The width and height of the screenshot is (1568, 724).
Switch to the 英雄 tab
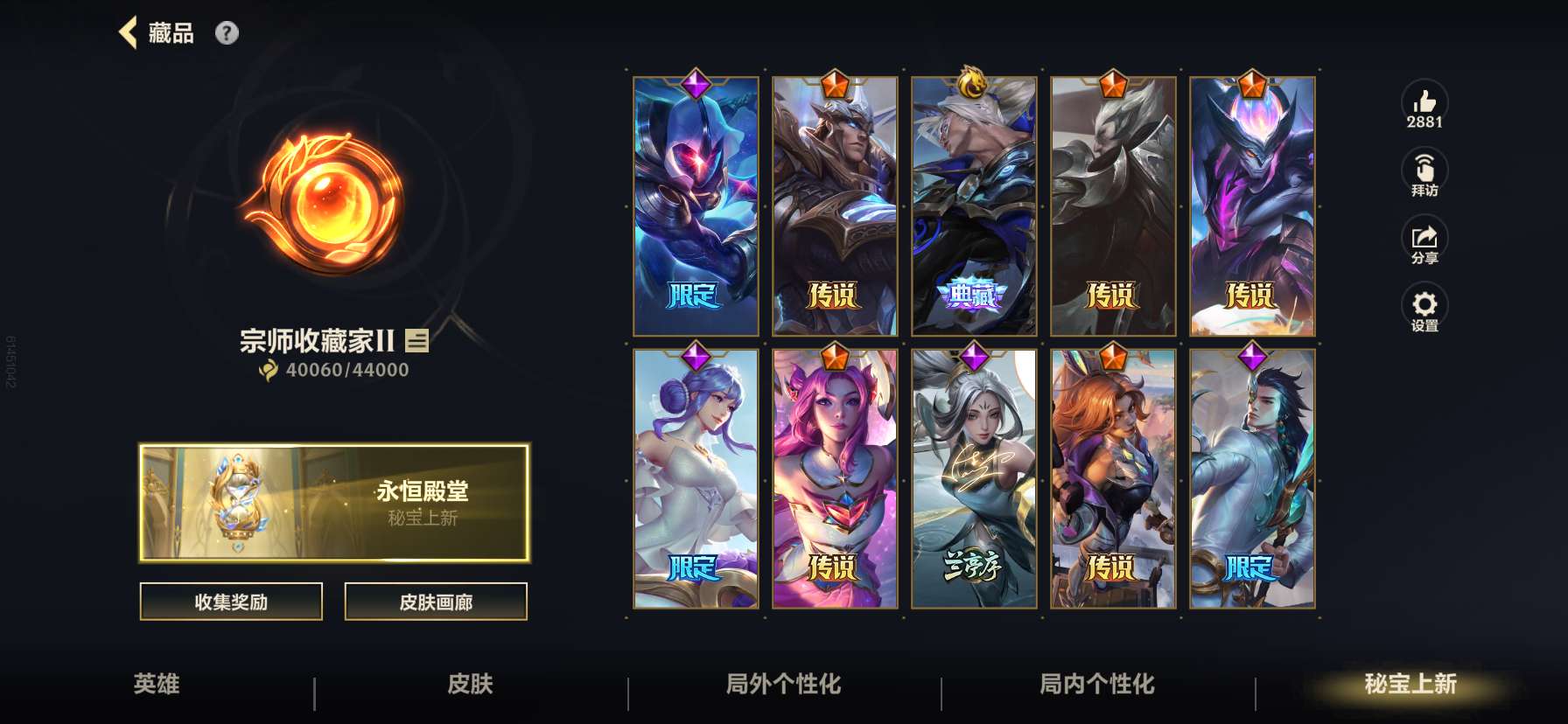click(x=157, y=686)
